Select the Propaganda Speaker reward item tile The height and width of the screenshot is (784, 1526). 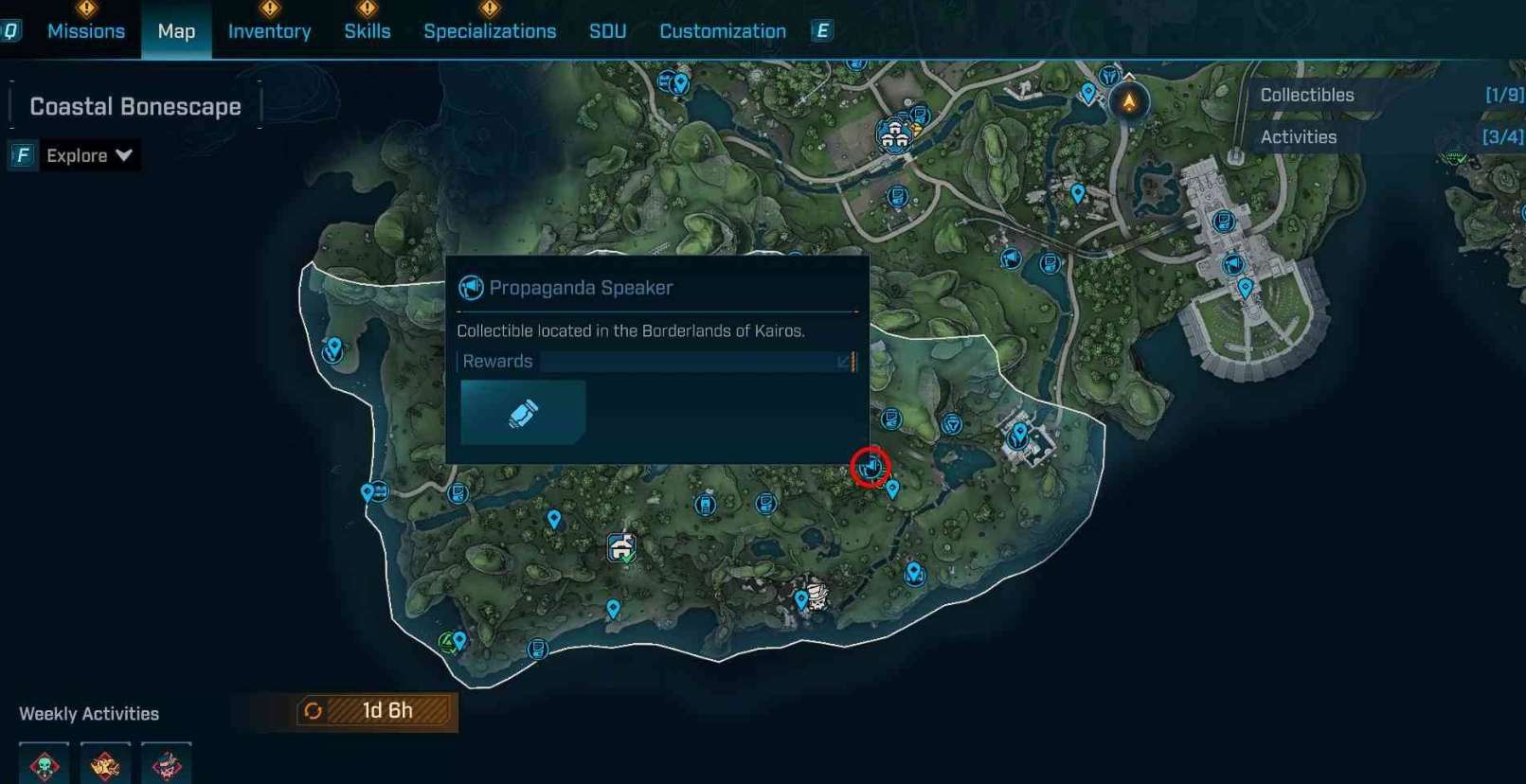(523, 413)
